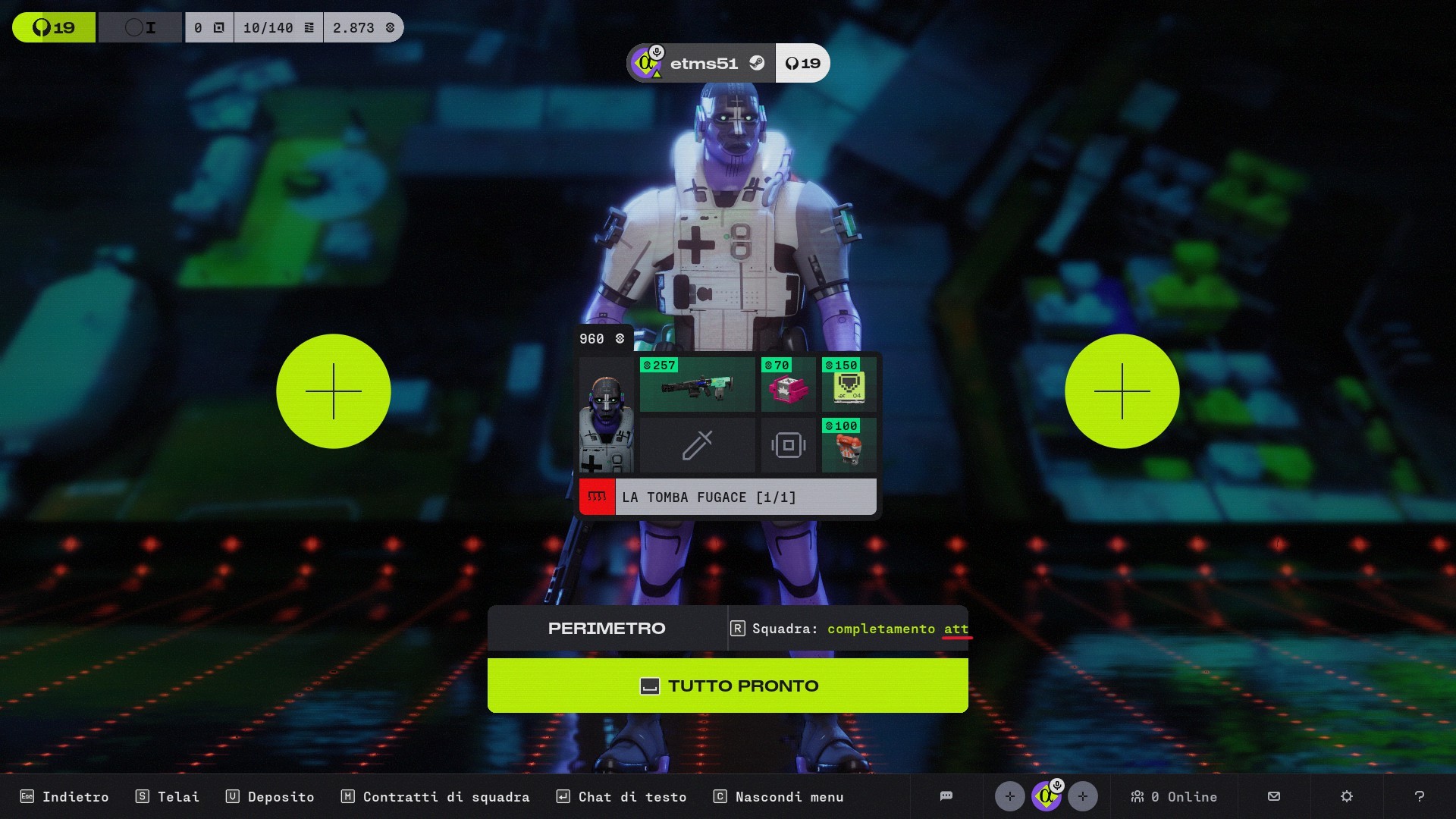Open the PERIMETRO zone selector

(607, 629)
